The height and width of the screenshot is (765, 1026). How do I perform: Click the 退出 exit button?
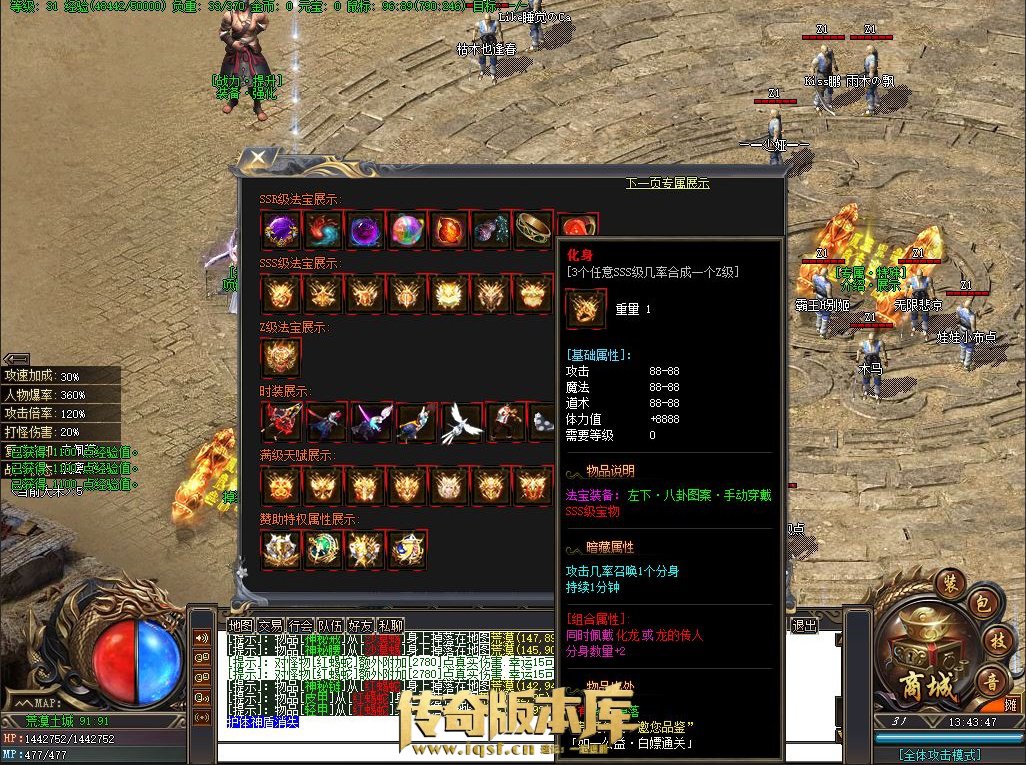[x=804, y=625]
